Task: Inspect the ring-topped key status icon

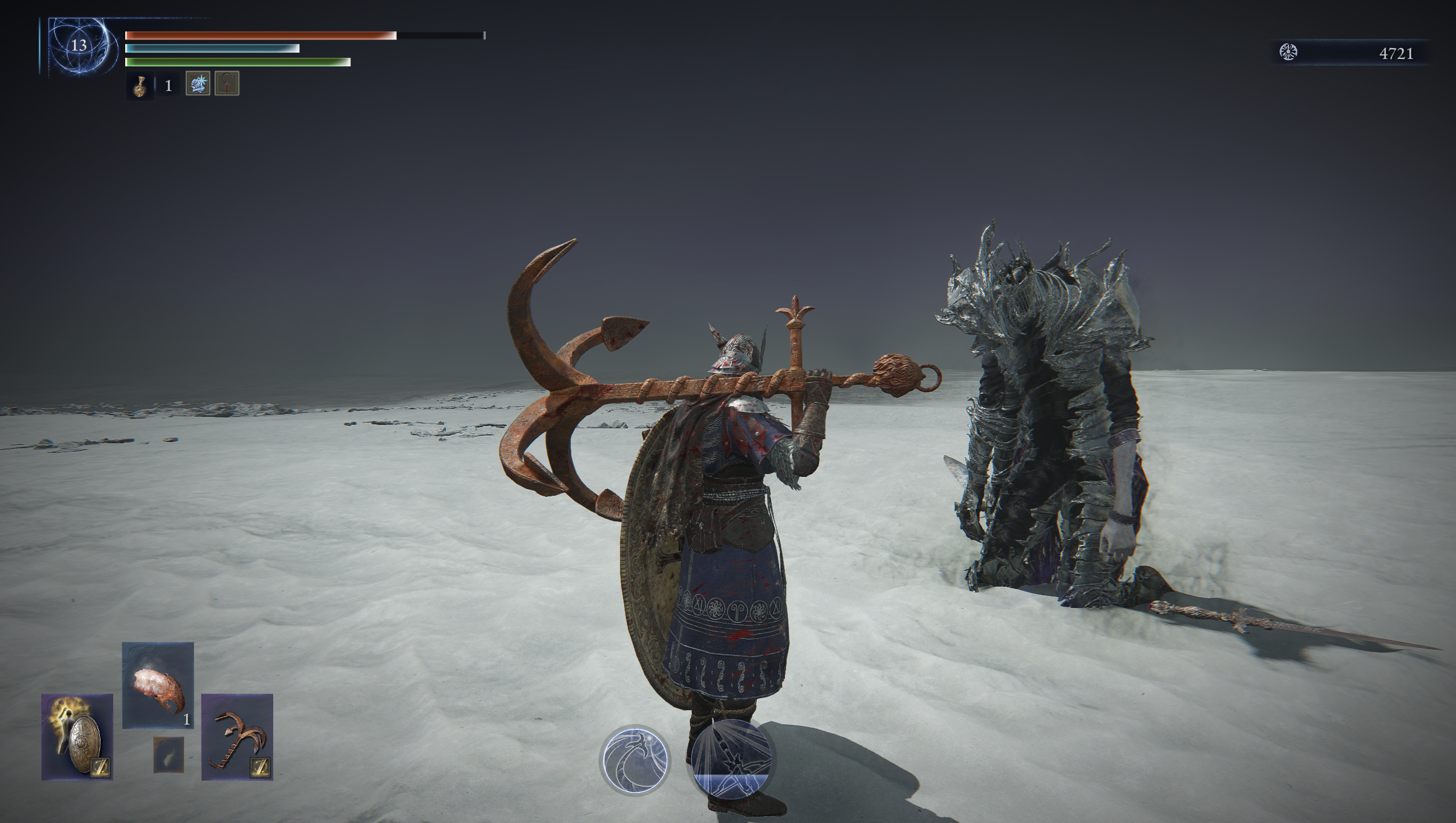Action: tap(227, 84)
